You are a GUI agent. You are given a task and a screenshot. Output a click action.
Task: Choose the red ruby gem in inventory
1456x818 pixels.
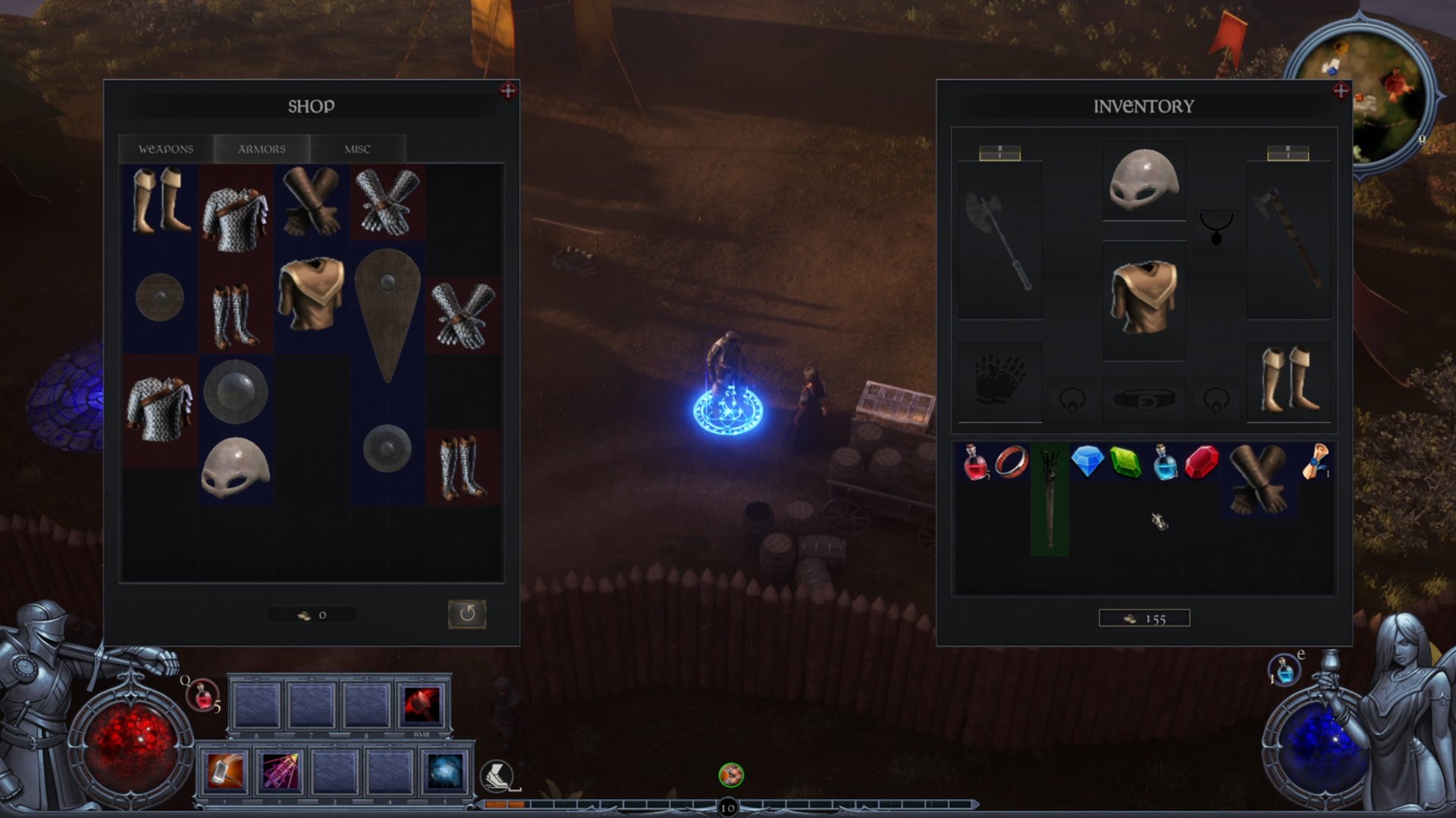(1201, 462)
